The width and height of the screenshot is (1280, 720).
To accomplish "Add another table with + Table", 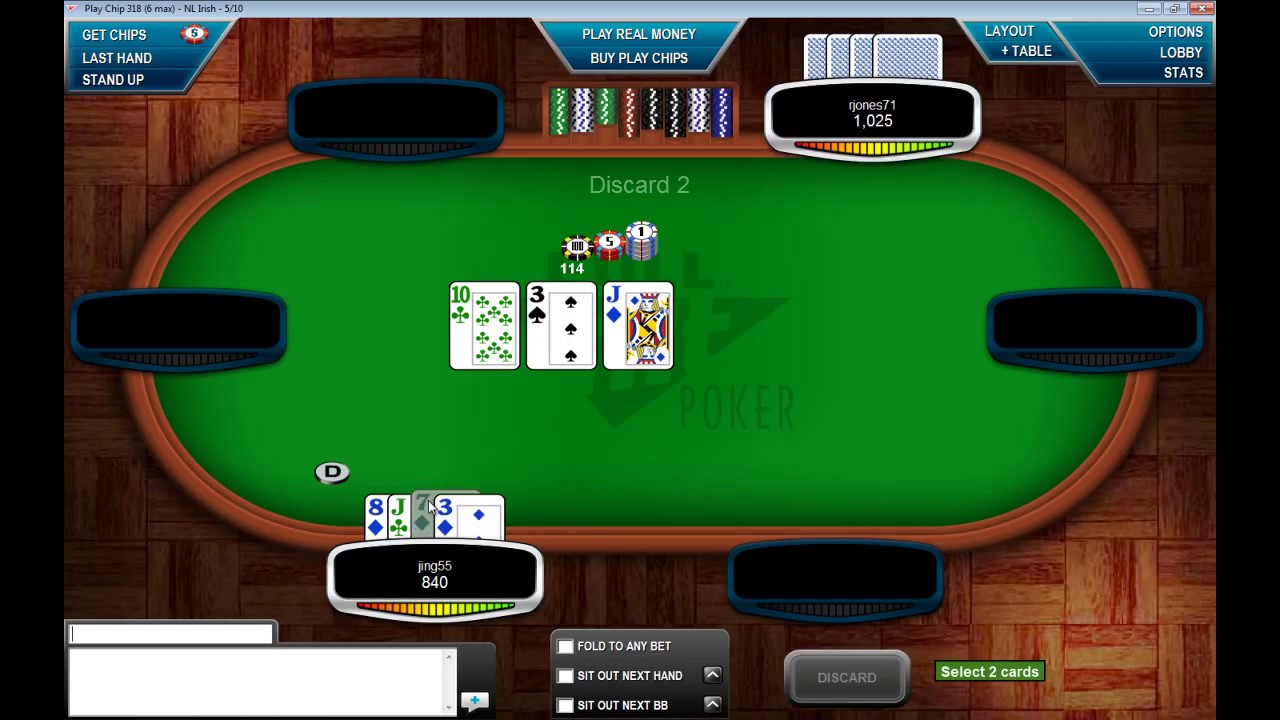I will (1026, 51).
